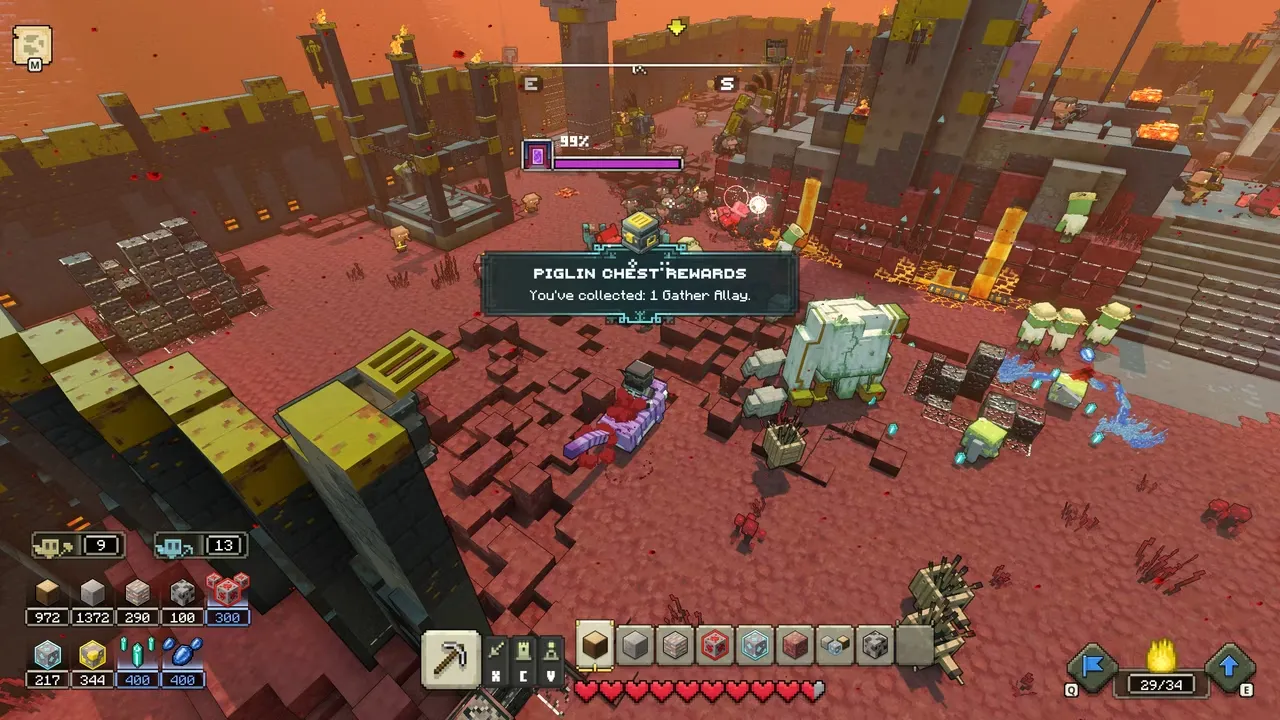Screen dimensions: 1280x720
Task: Select the wood block hotbar slot
Action: [x=595, y=646]
